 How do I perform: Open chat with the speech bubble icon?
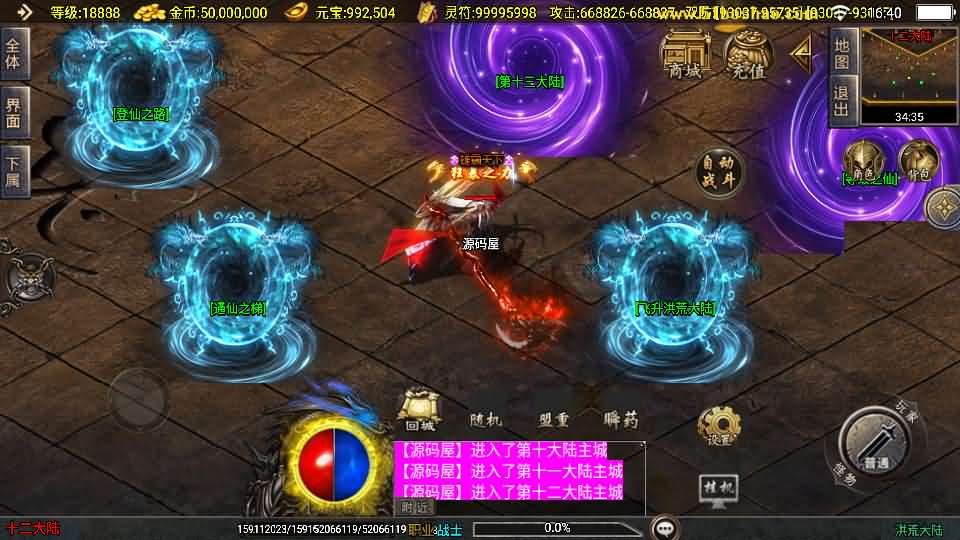pyautogui.click(x=664, y=527)
